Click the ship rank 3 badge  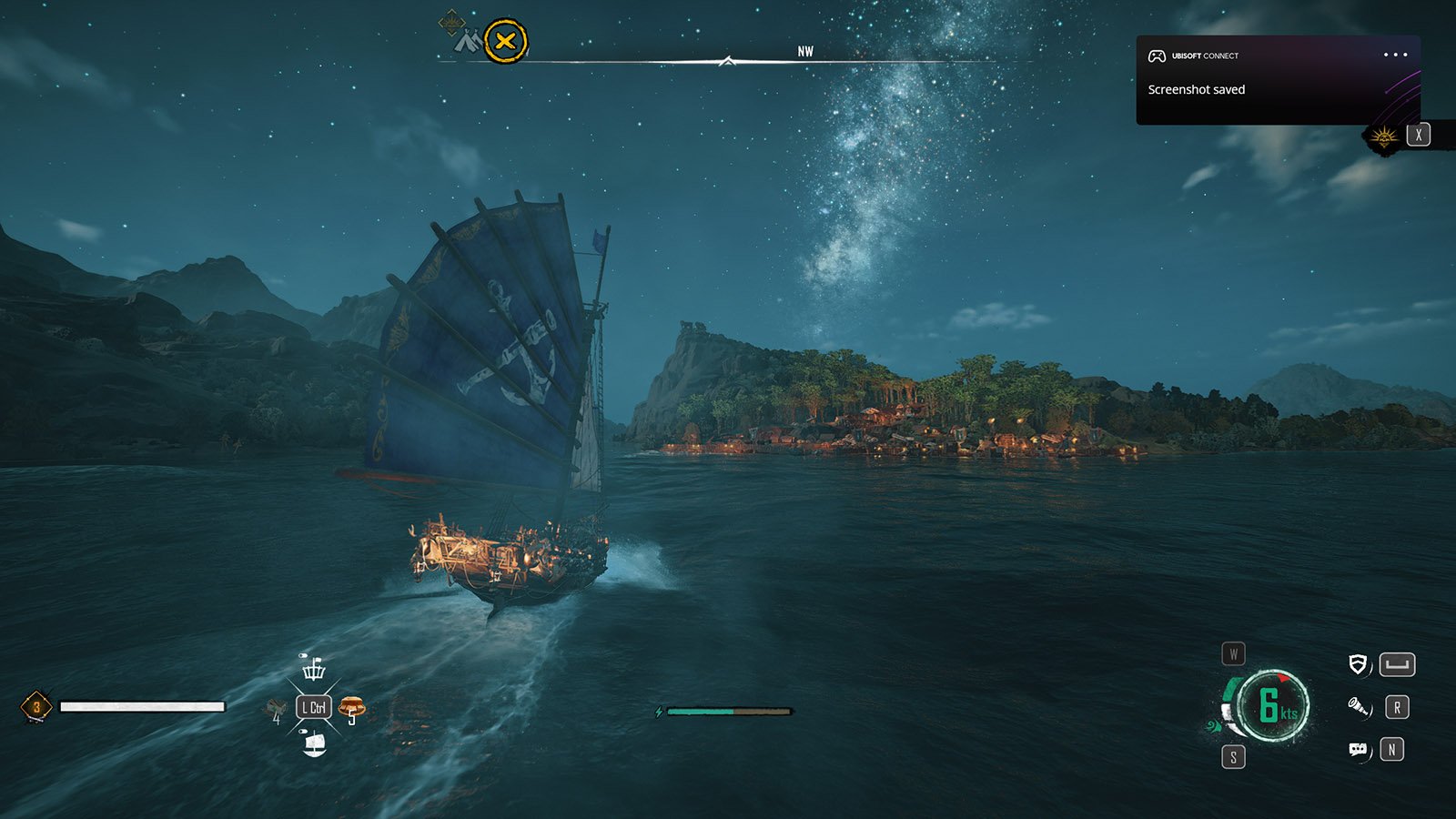[36, 706]
